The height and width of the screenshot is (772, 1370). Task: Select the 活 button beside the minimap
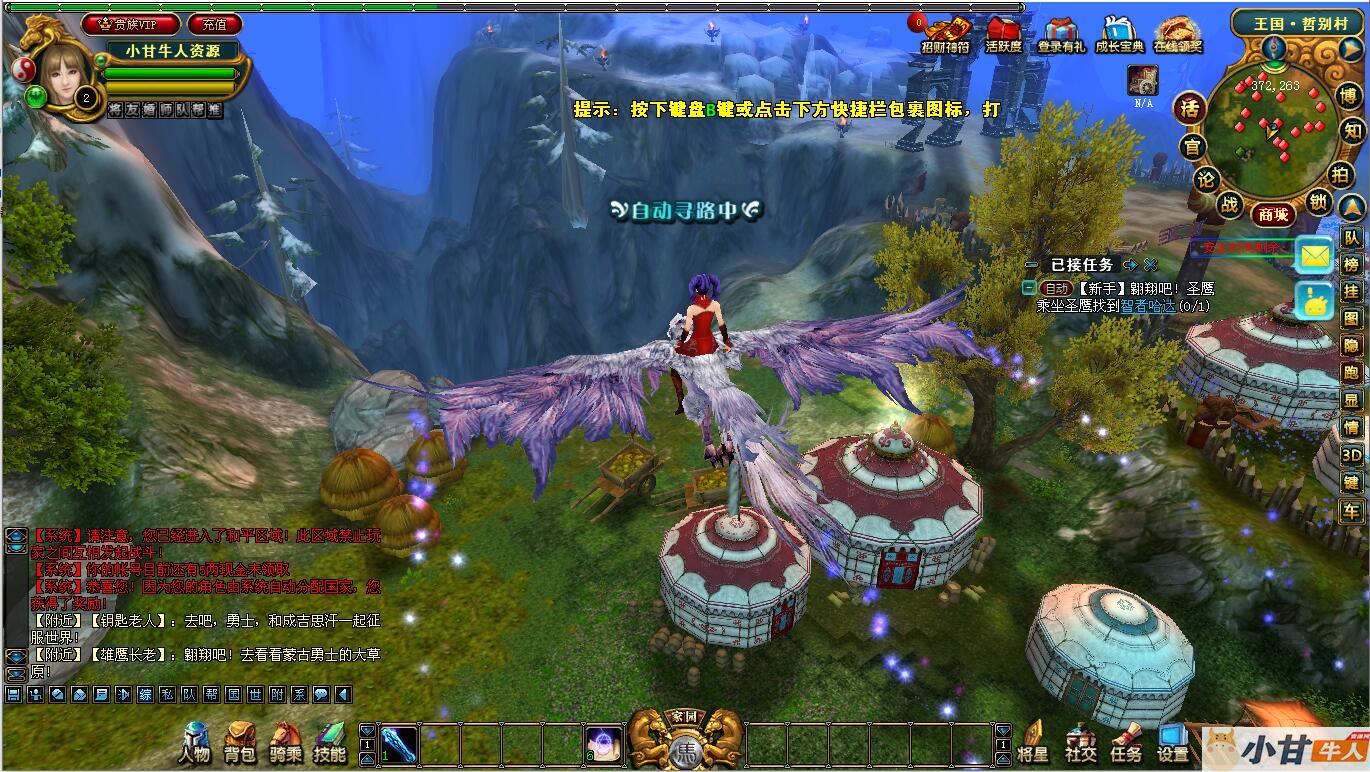[x=1190, y=107]
